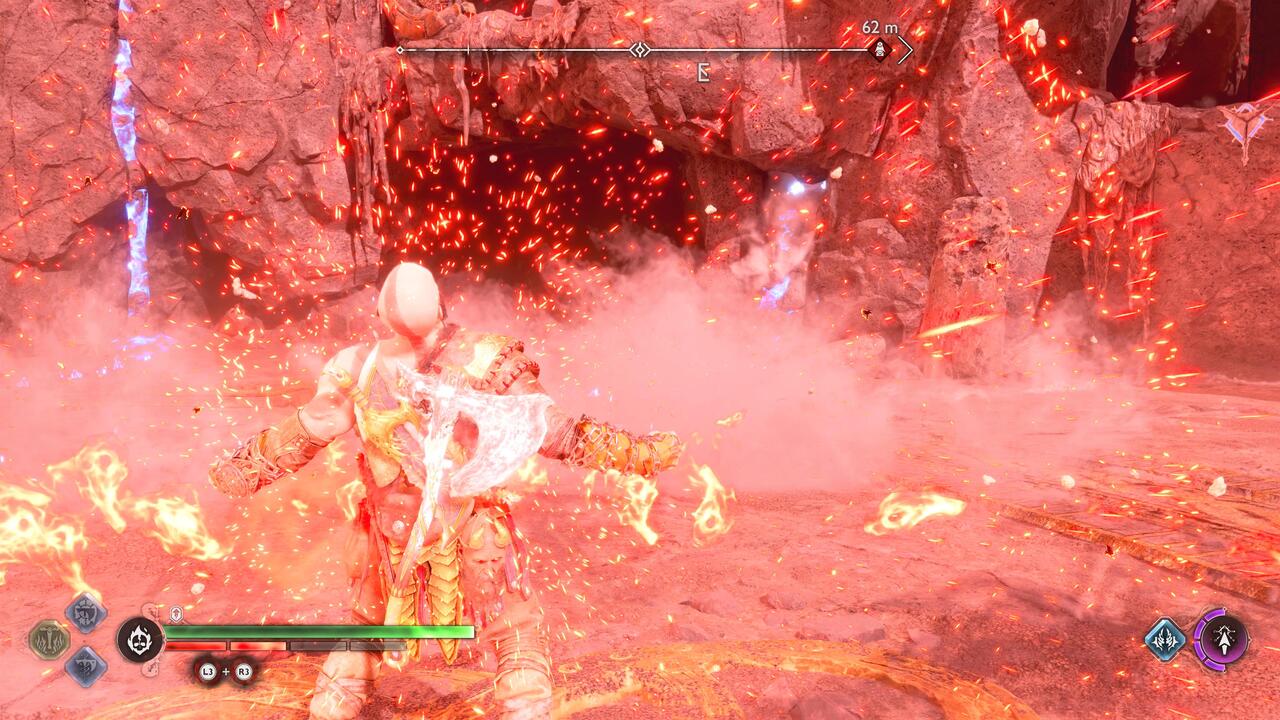Image resolution: width=1280 pixels, height=720 pixels.
Task: Toggle the buff arrow above the health bar
Action: coord(176,611)
